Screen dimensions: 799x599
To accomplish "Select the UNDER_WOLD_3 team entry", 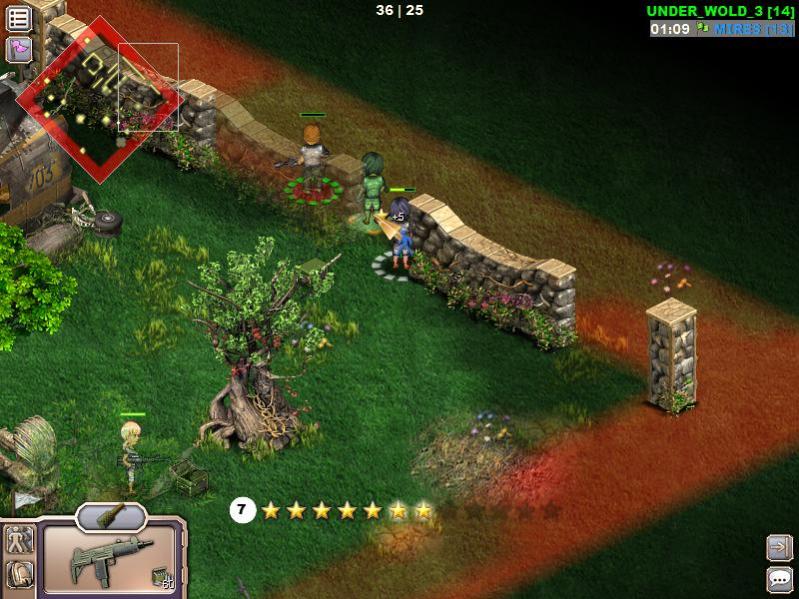I will coord(720,11).
